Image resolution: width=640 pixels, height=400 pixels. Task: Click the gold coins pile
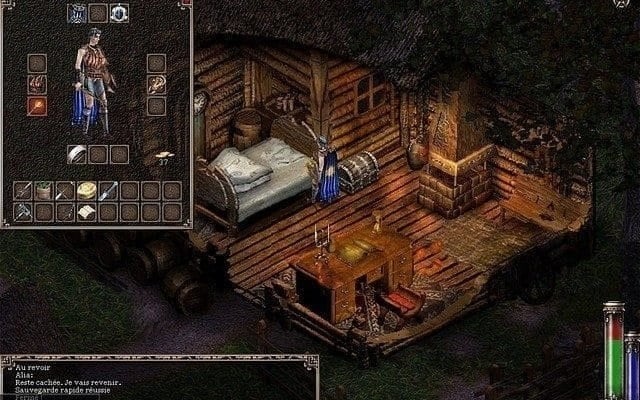(x=164, y=157)
